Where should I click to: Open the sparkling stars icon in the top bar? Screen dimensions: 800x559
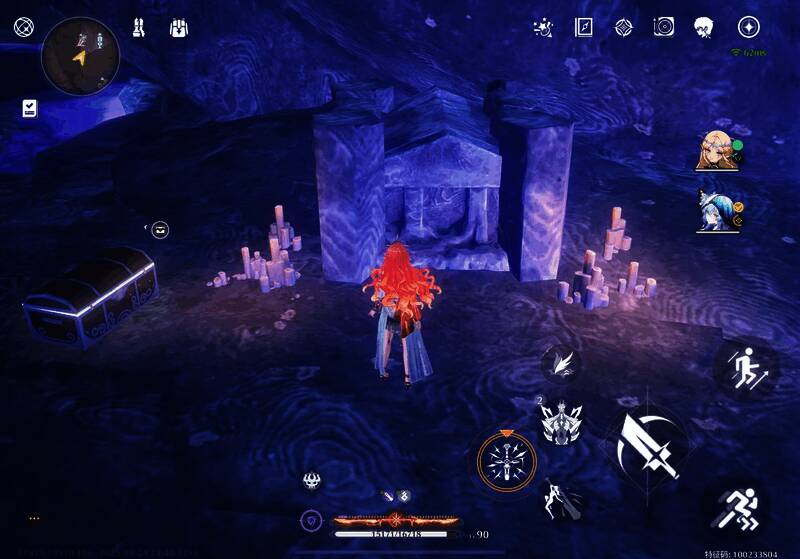point(544,27)
